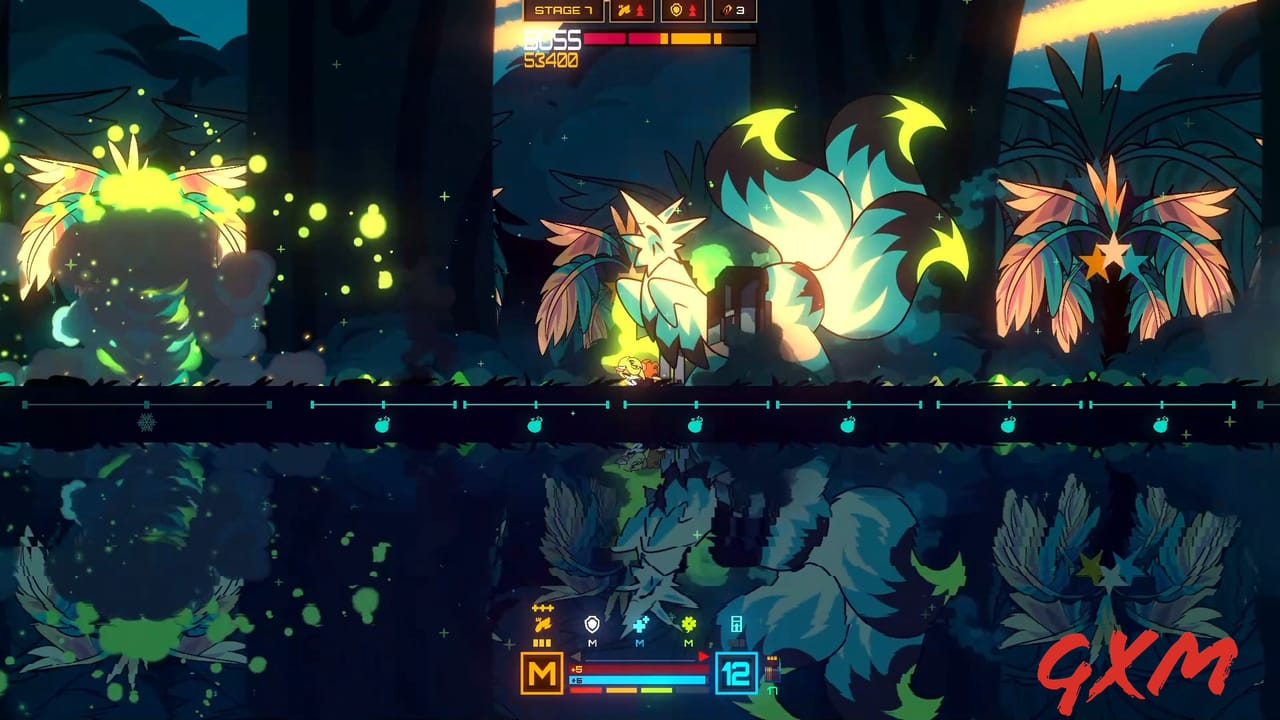Image resolution: width=1280 pixels, height=720 pixels.
Task: Select the white shield ability marked M
Action: point(592,624)
